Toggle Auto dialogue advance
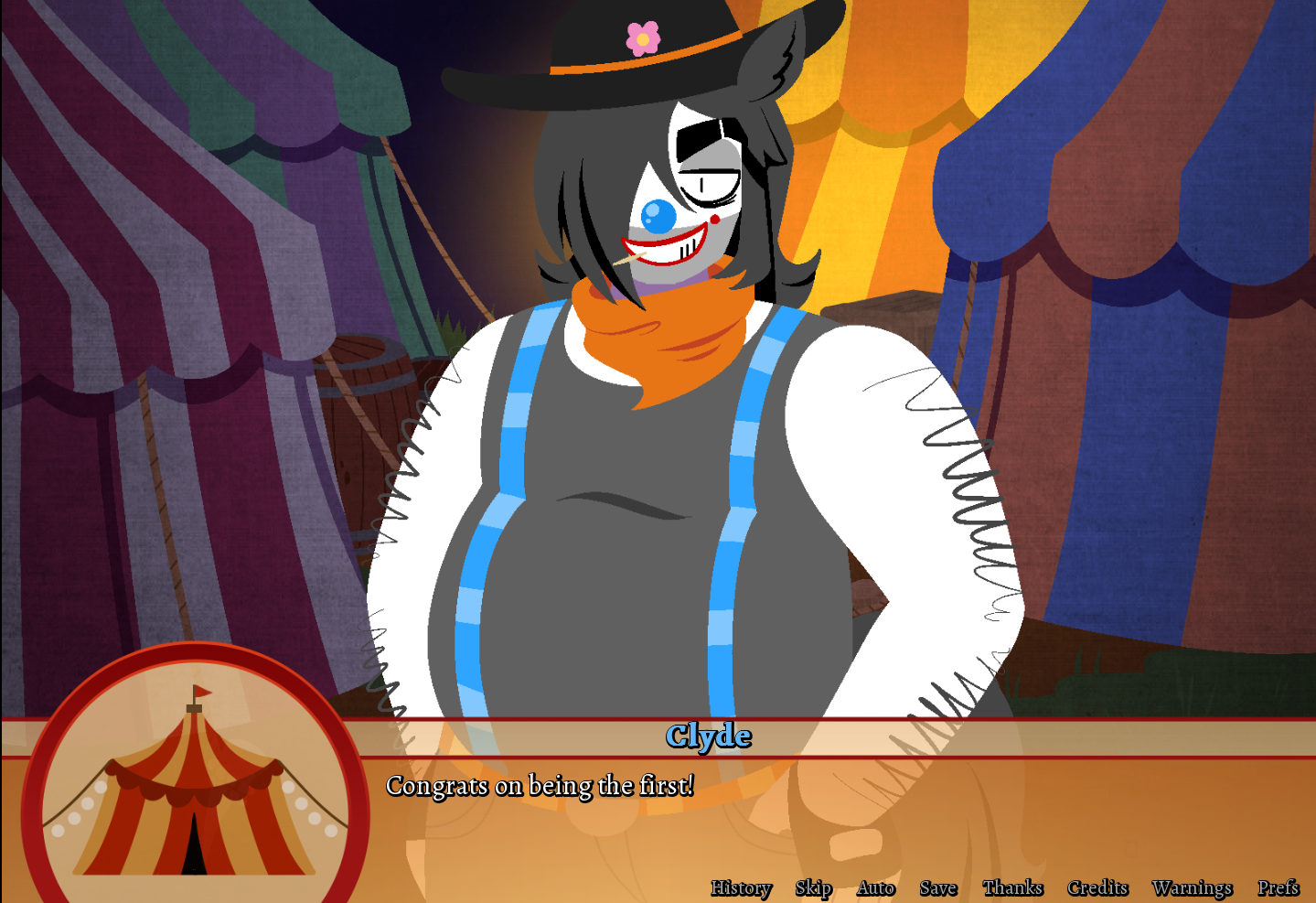 point(875,887)
